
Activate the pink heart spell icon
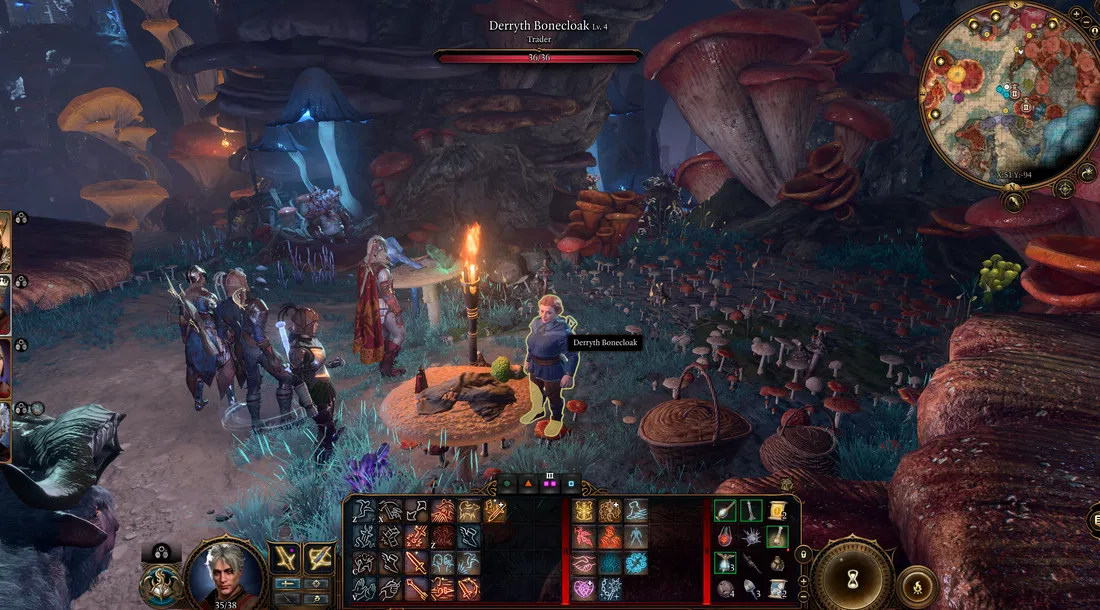pos(582,589)
